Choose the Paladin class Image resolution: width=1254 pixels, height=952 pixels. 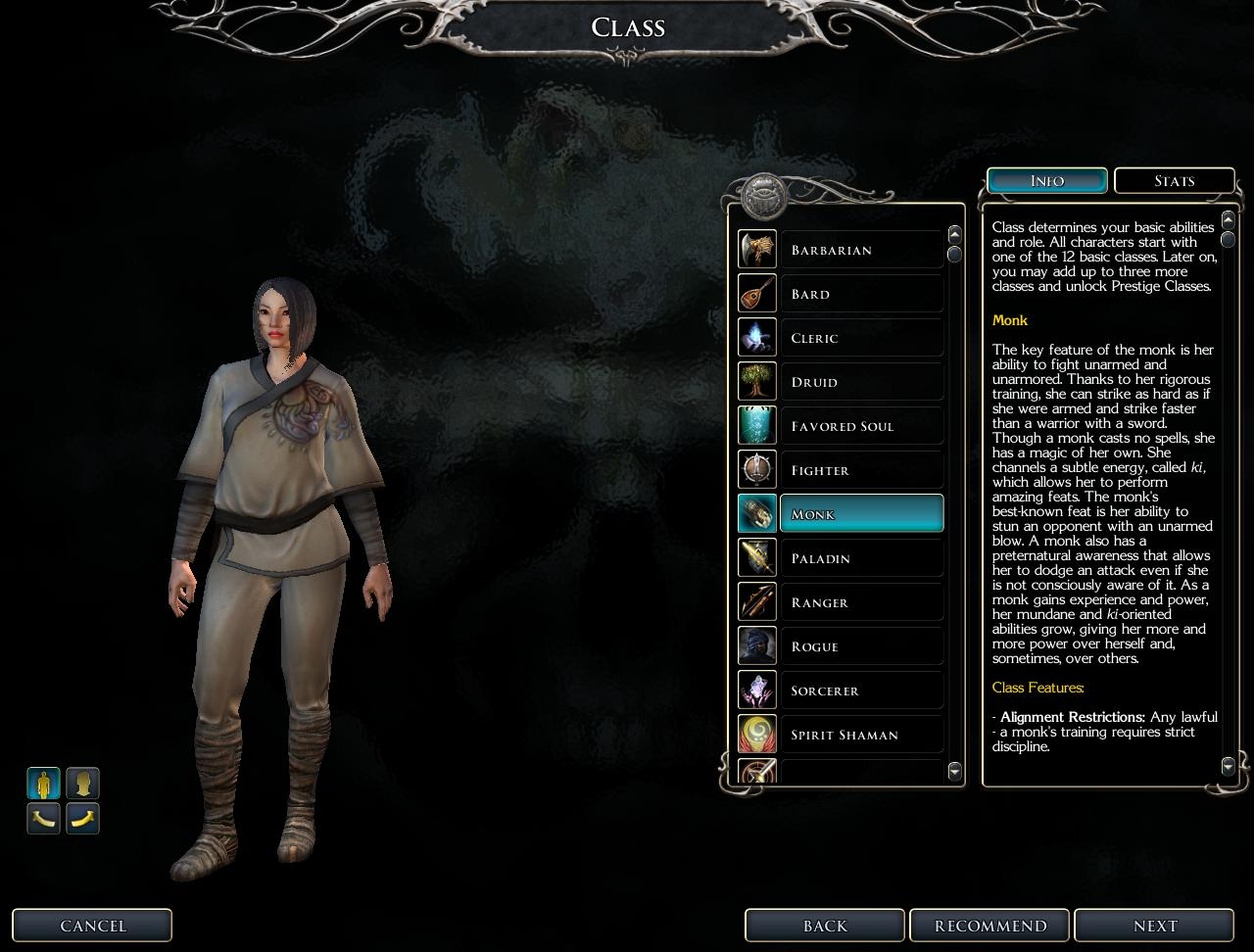click(x=861, y=558)
